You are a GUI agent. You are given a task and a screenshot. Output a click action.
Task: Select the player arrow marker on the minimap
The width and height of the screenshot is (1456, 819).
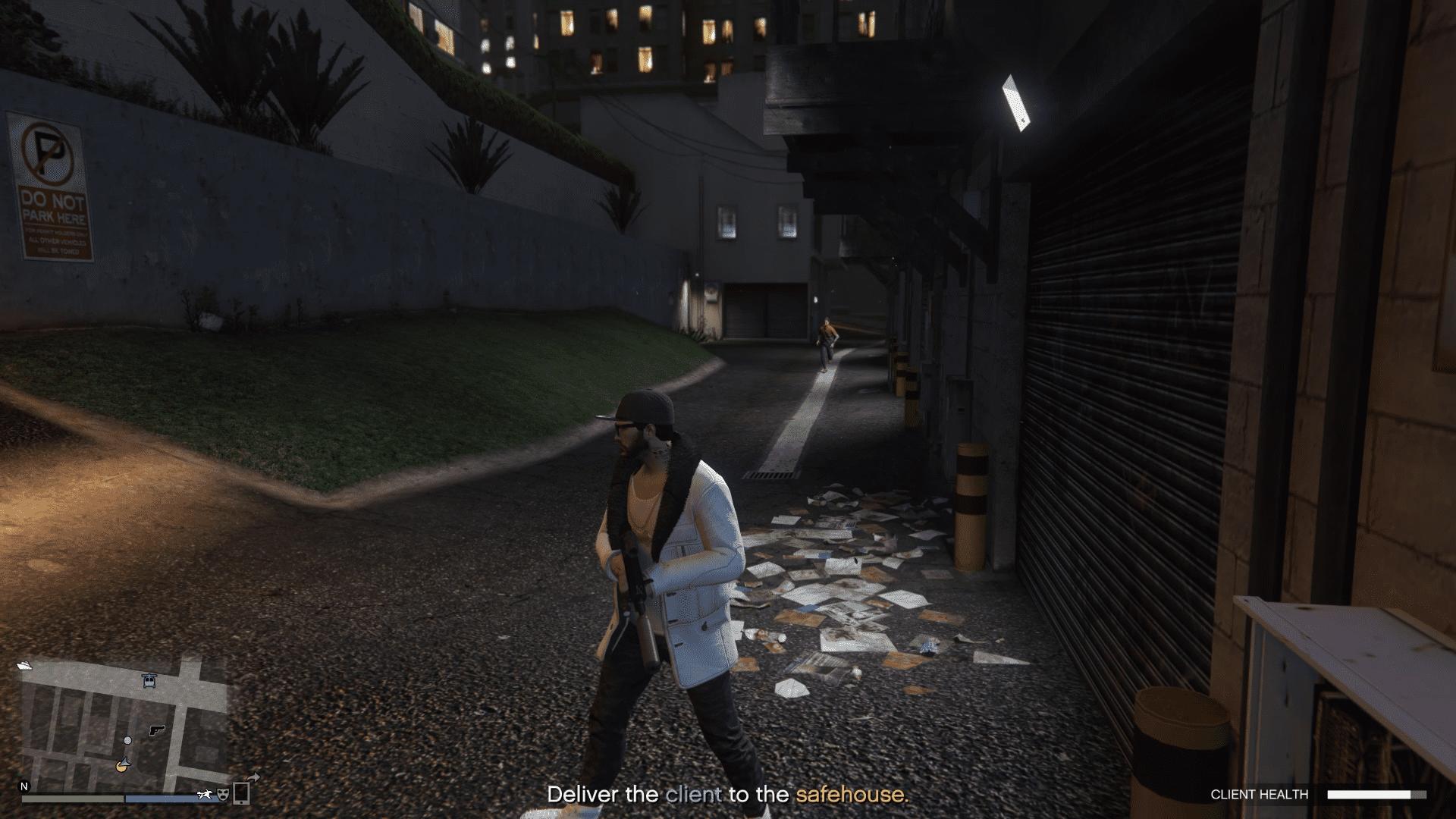click(126, 761)
